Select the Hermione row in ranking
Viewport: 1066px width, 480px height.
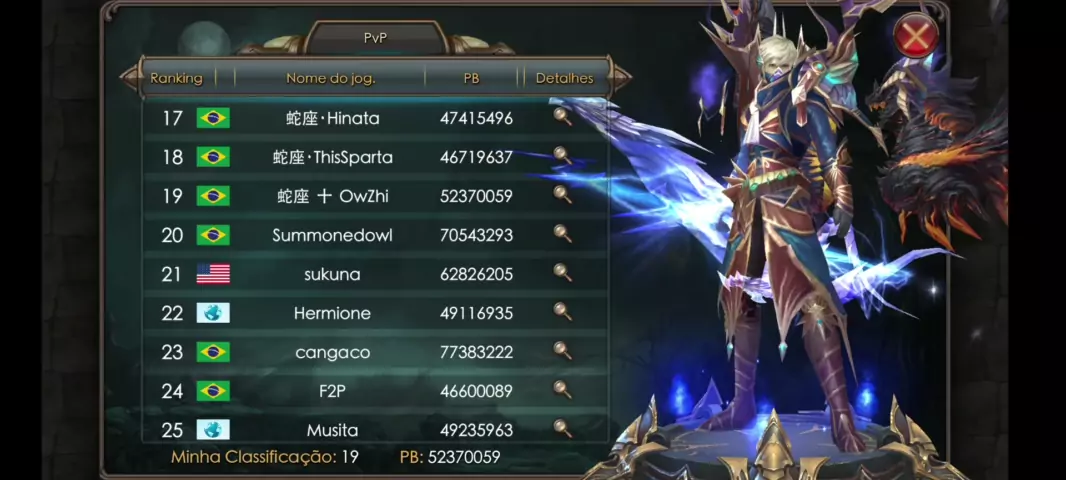click(333, 314)
